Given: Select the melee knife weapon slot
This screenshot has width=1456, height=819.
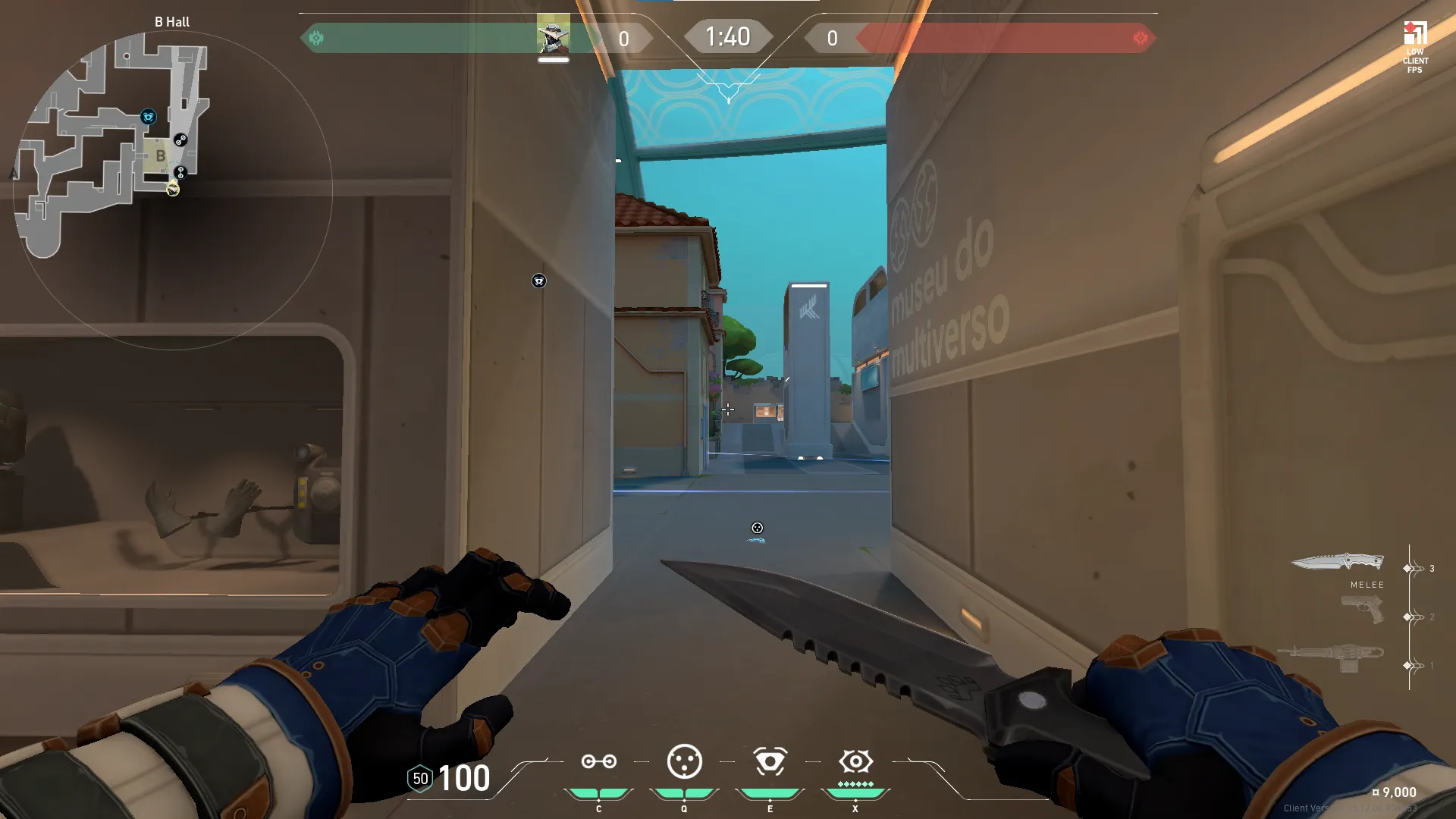Looking at the screenshot, I should [1337, 562].
